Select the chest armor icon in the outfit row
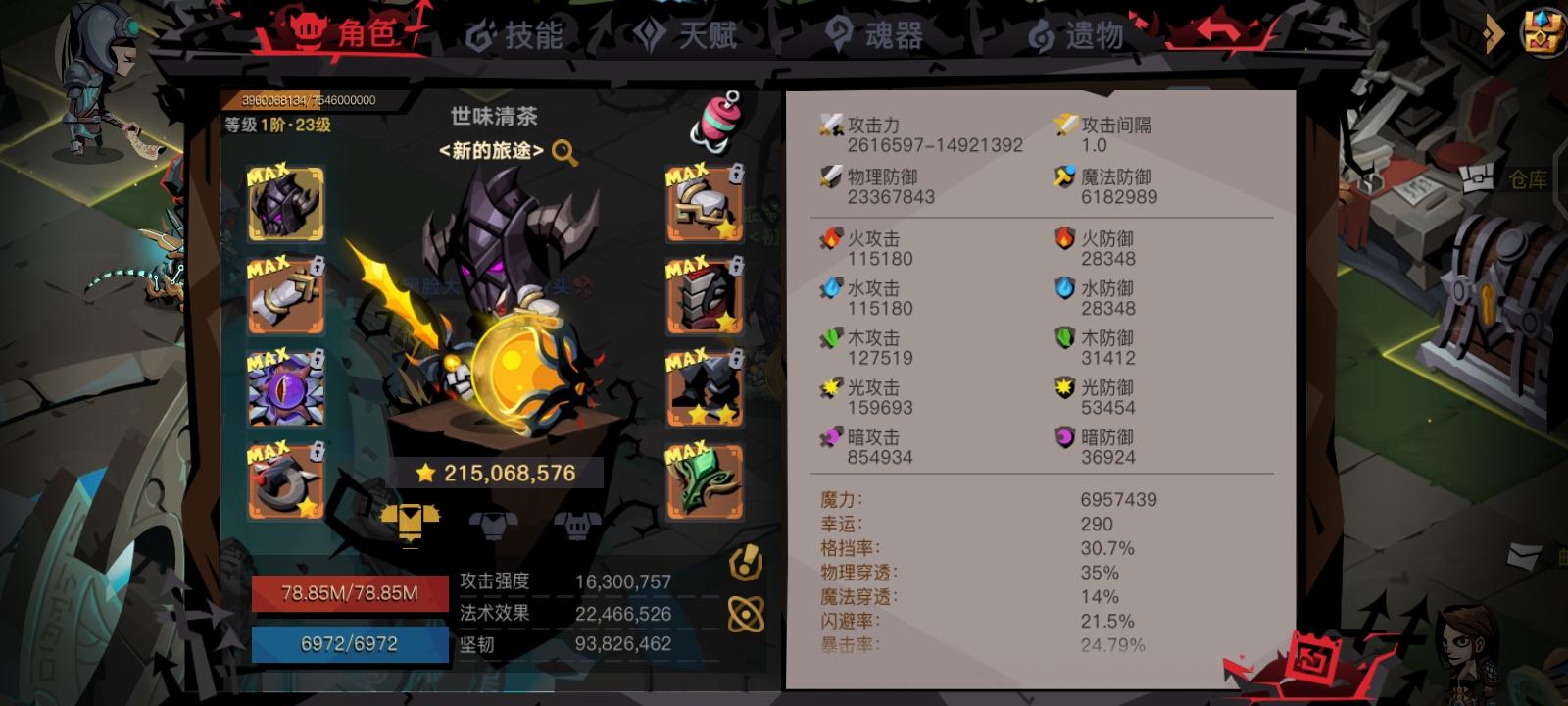The width and height of the screenshot is (1568, 706). [x=496, y=526]
